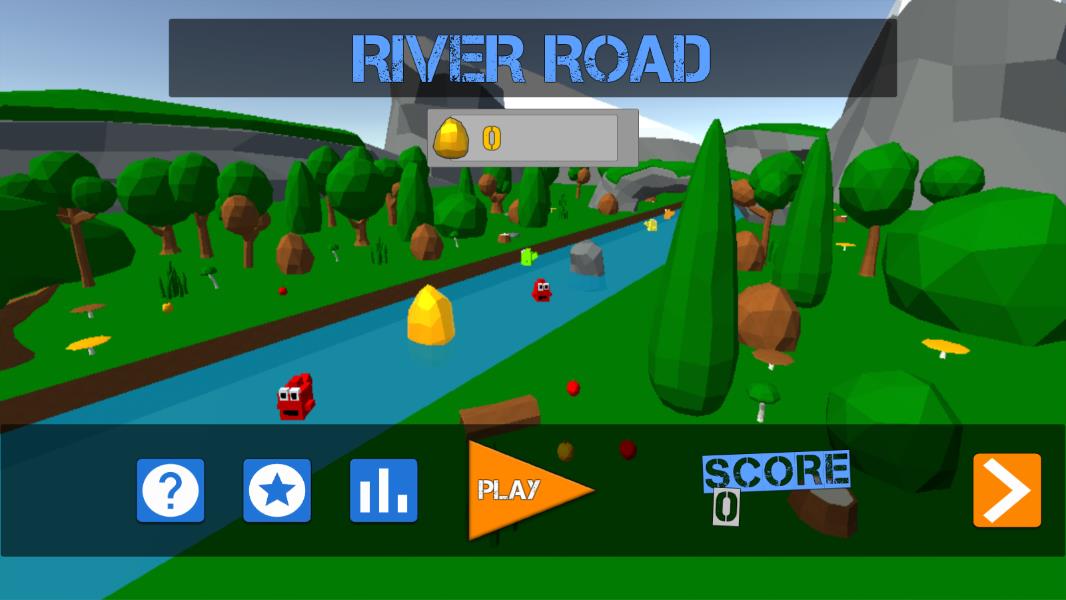Screen dimensions: 1066x600
Task: Open the help question mark button
Action: click(171, 491)
